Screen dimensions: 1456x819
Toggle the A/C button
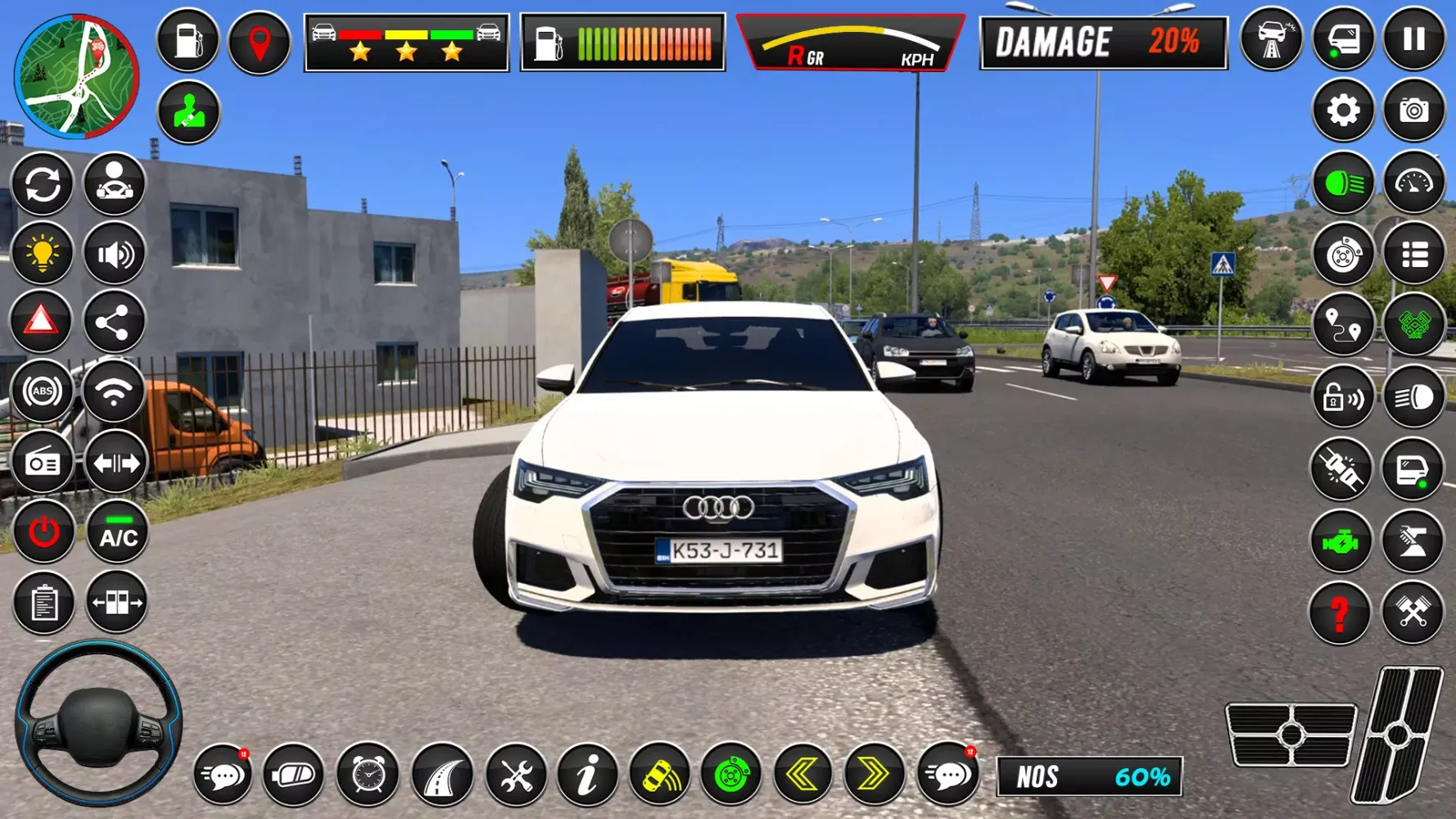117,533
